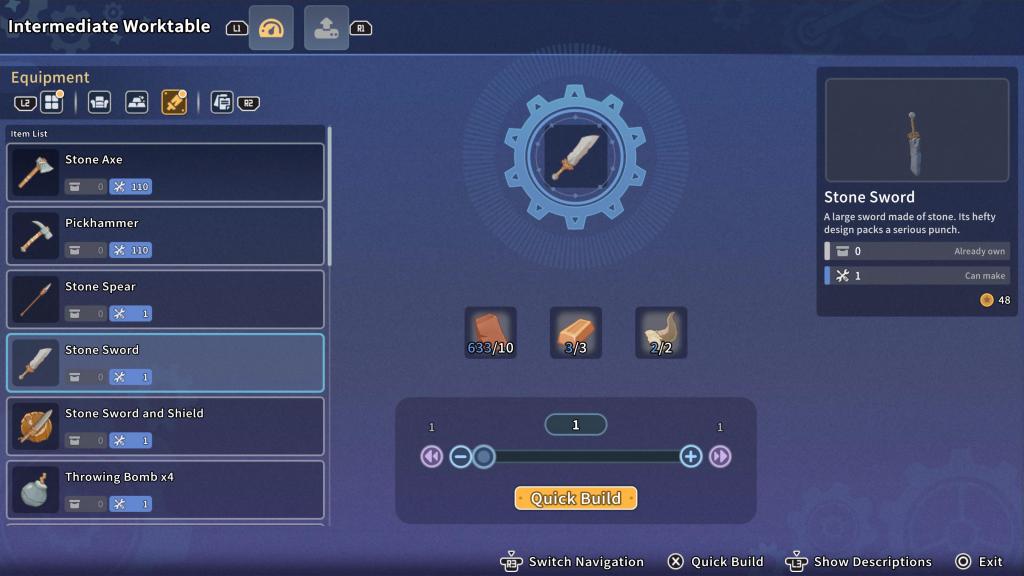1024x576 pixels.
Task: Click the quantity slider handle
Action: [x=484, y=457]
